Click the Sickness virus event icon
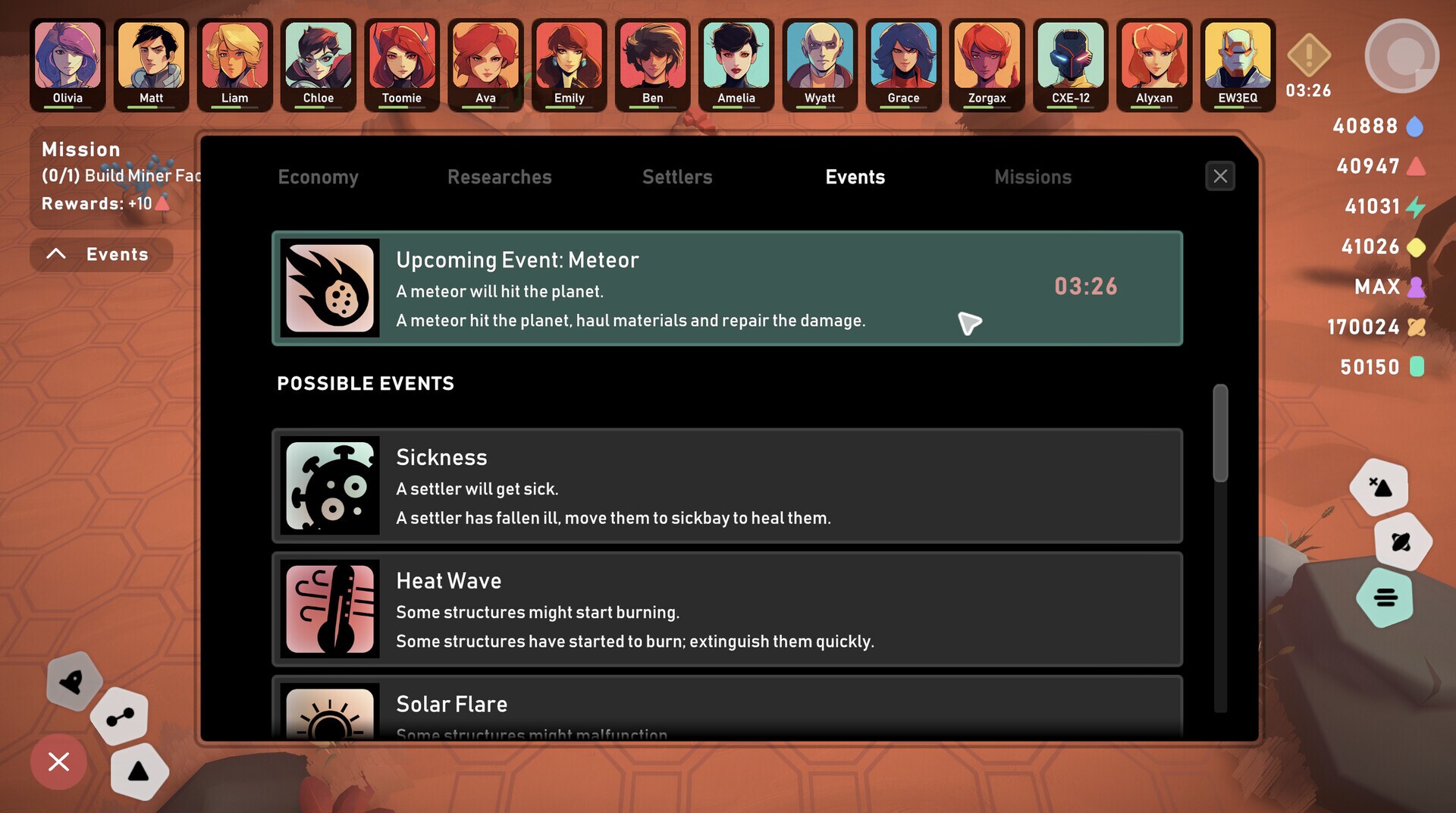1456x813 pixels. click(x=330, y=485)
